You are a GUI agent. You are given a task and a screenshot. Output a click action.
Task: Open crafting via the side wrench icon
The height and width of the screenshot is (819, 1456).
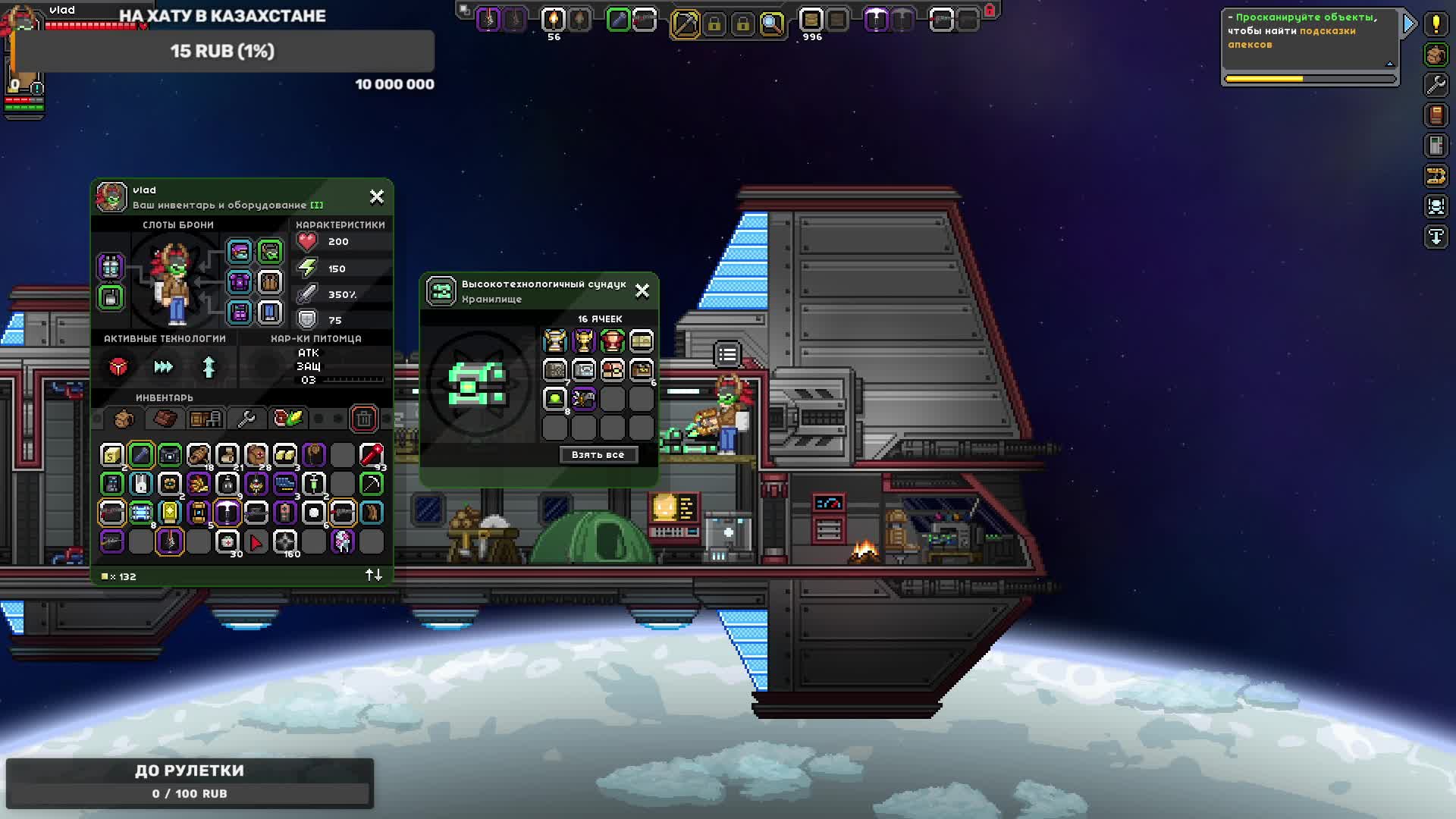(1436, 85)
